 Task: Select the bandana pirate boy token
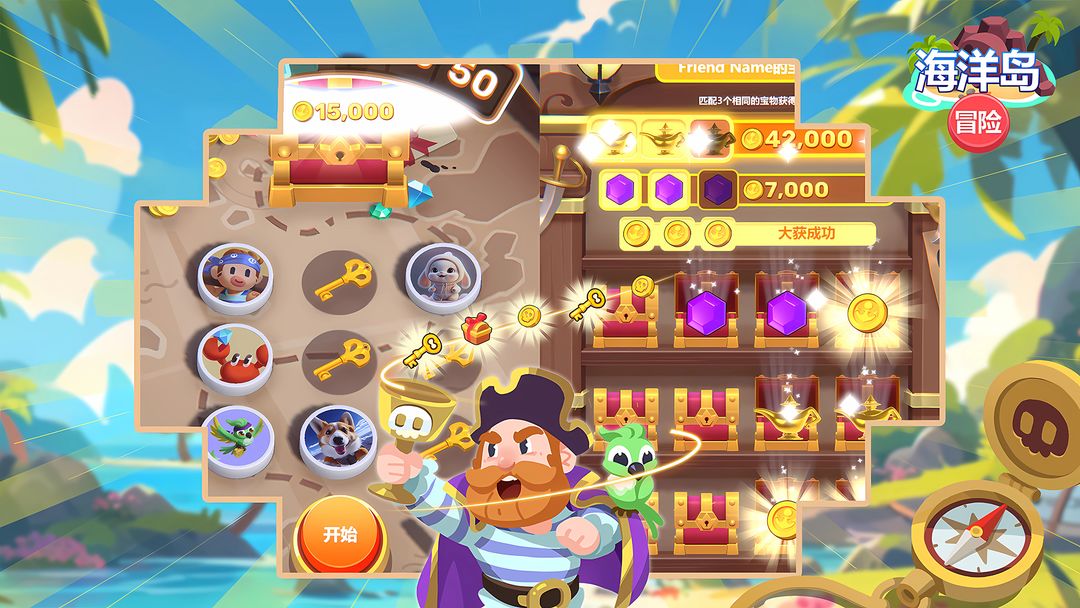234,272
